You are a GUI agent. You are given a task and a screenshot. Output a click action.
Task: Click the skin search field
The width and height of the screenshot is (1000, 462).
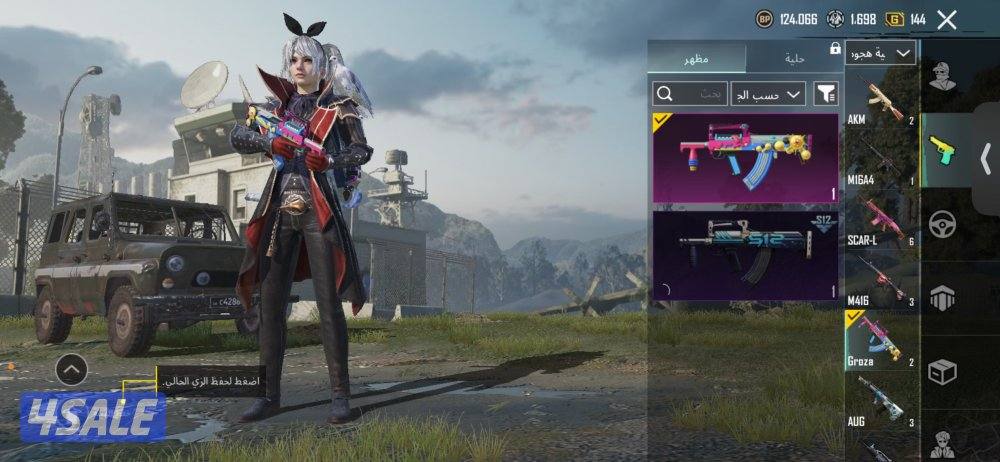[x=690, y=94]
